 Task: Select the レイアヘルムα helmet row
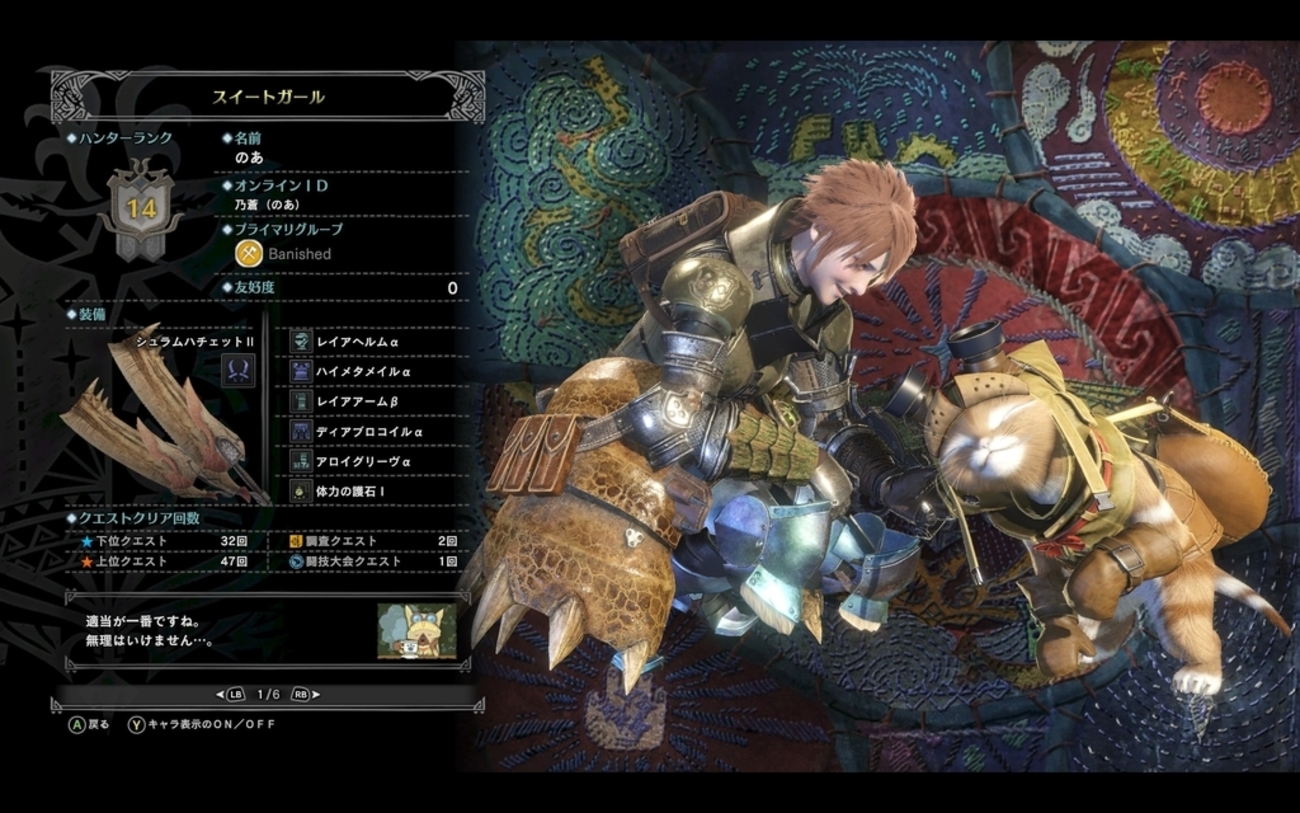tap(357, 342)
